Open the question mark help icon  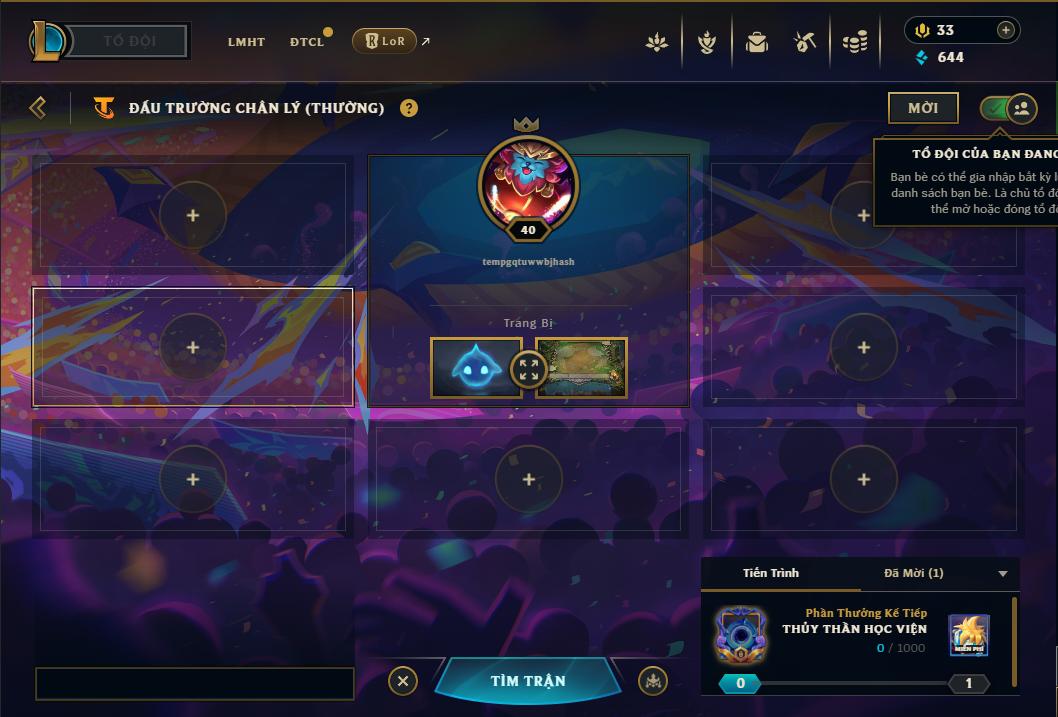click(409, 108)
